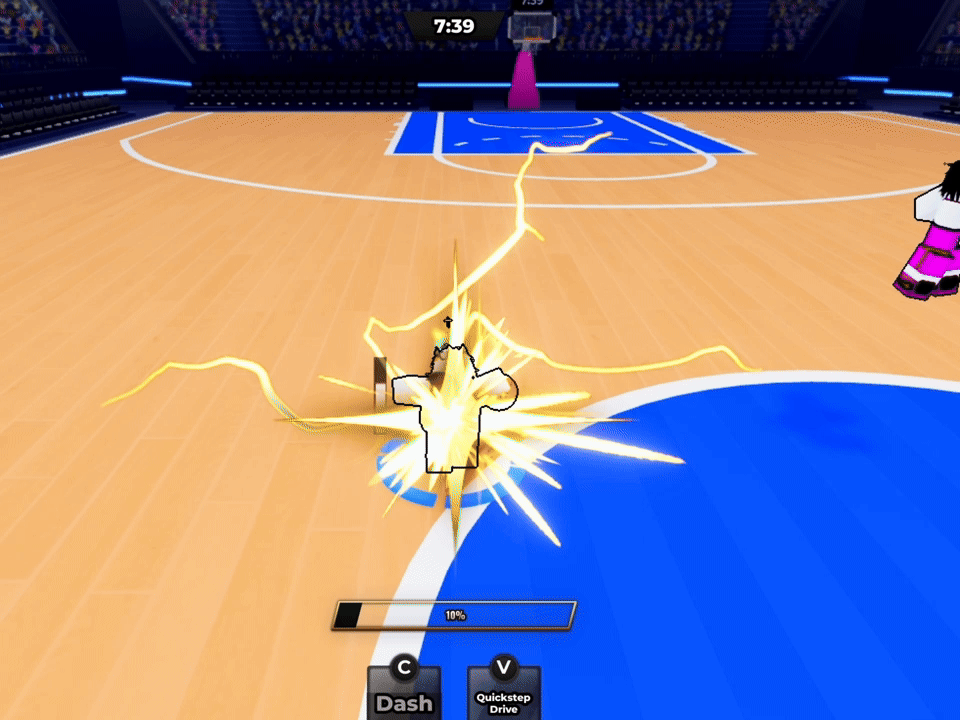Activate the Dash ability
This screenshot has height=720, width=960.
click(404, 692)
